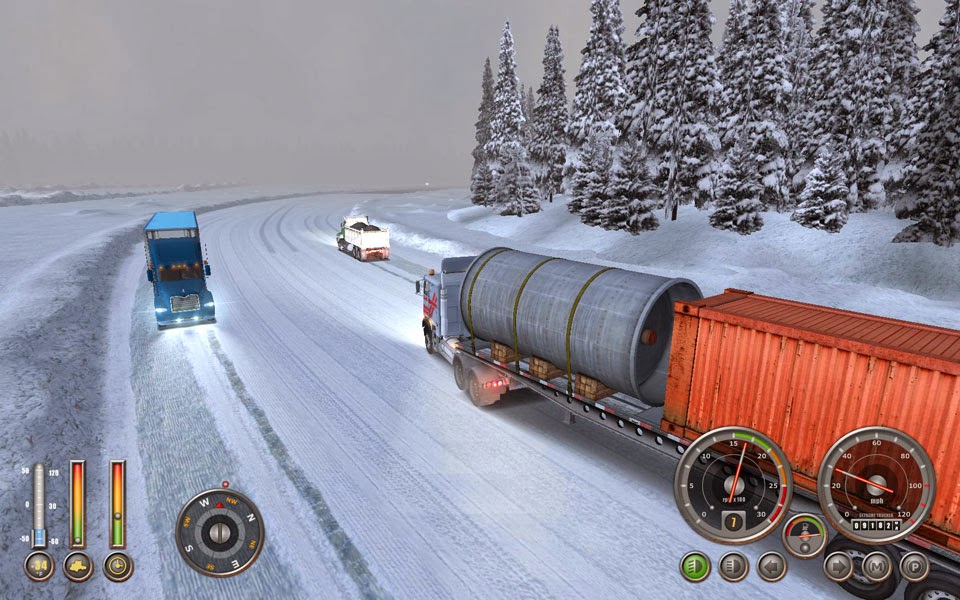Click the round M button
The image size is (960, 600).
[877, 566]
